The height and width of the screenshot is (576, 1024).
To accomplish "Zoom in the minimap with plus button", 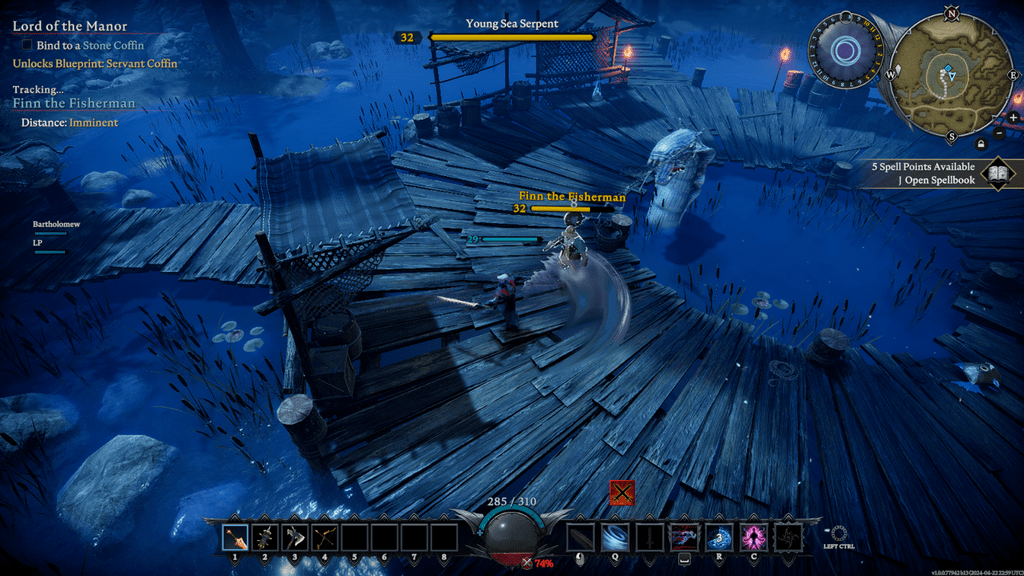I will (x=1013, y=117).
